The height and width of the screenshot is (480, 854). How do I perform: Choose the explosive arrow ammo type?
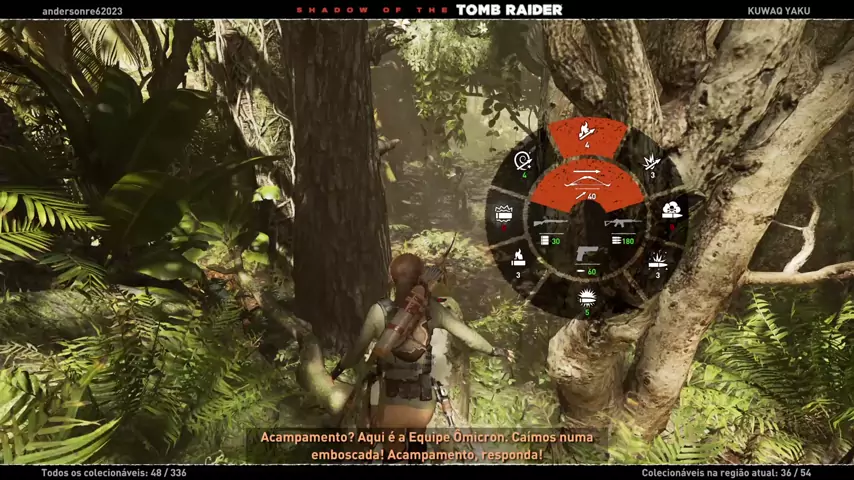(x=649, y=163)
